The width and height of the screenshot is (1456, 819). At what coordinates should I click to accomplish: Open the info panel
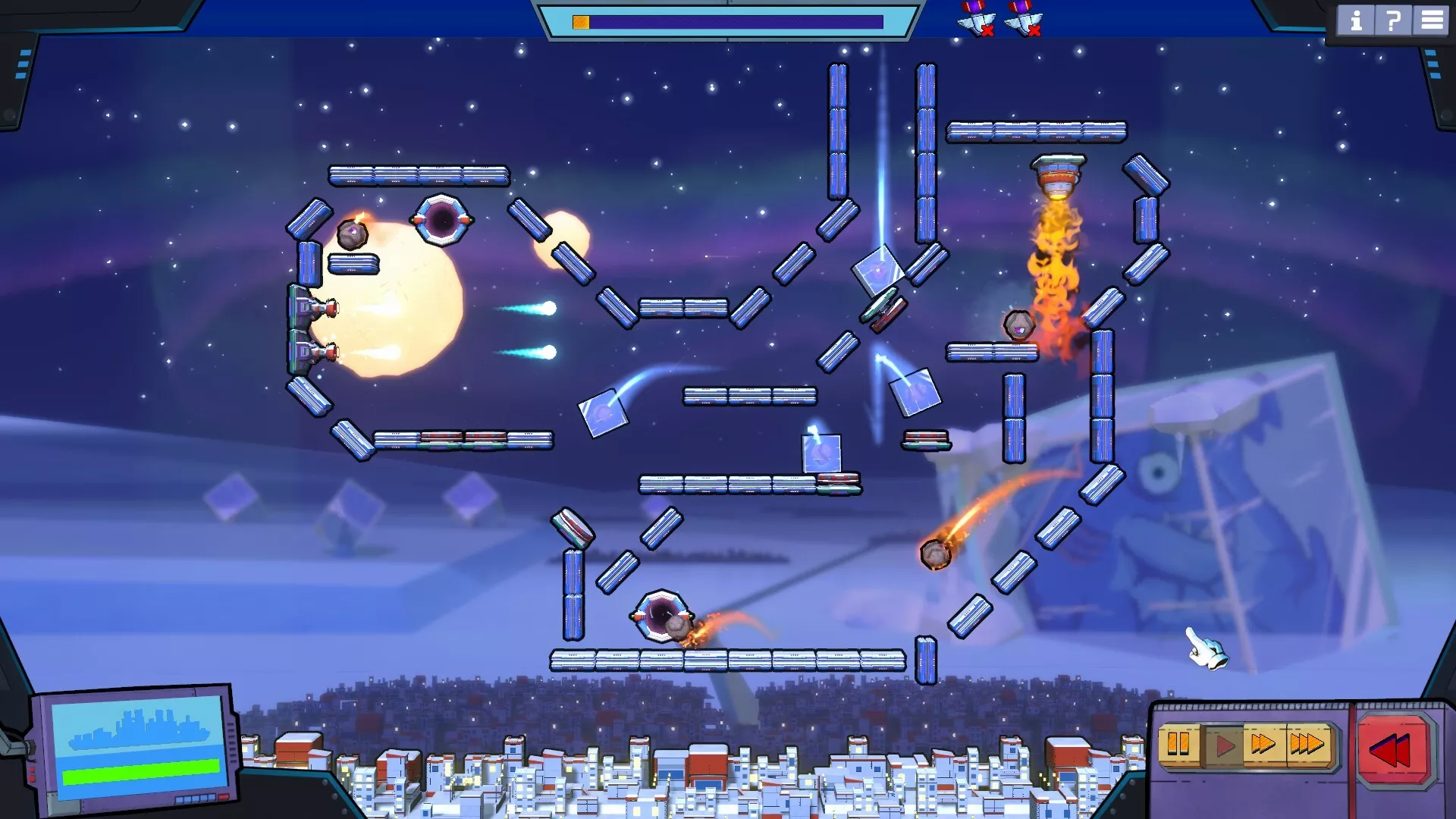click(x=1356, y=20)
